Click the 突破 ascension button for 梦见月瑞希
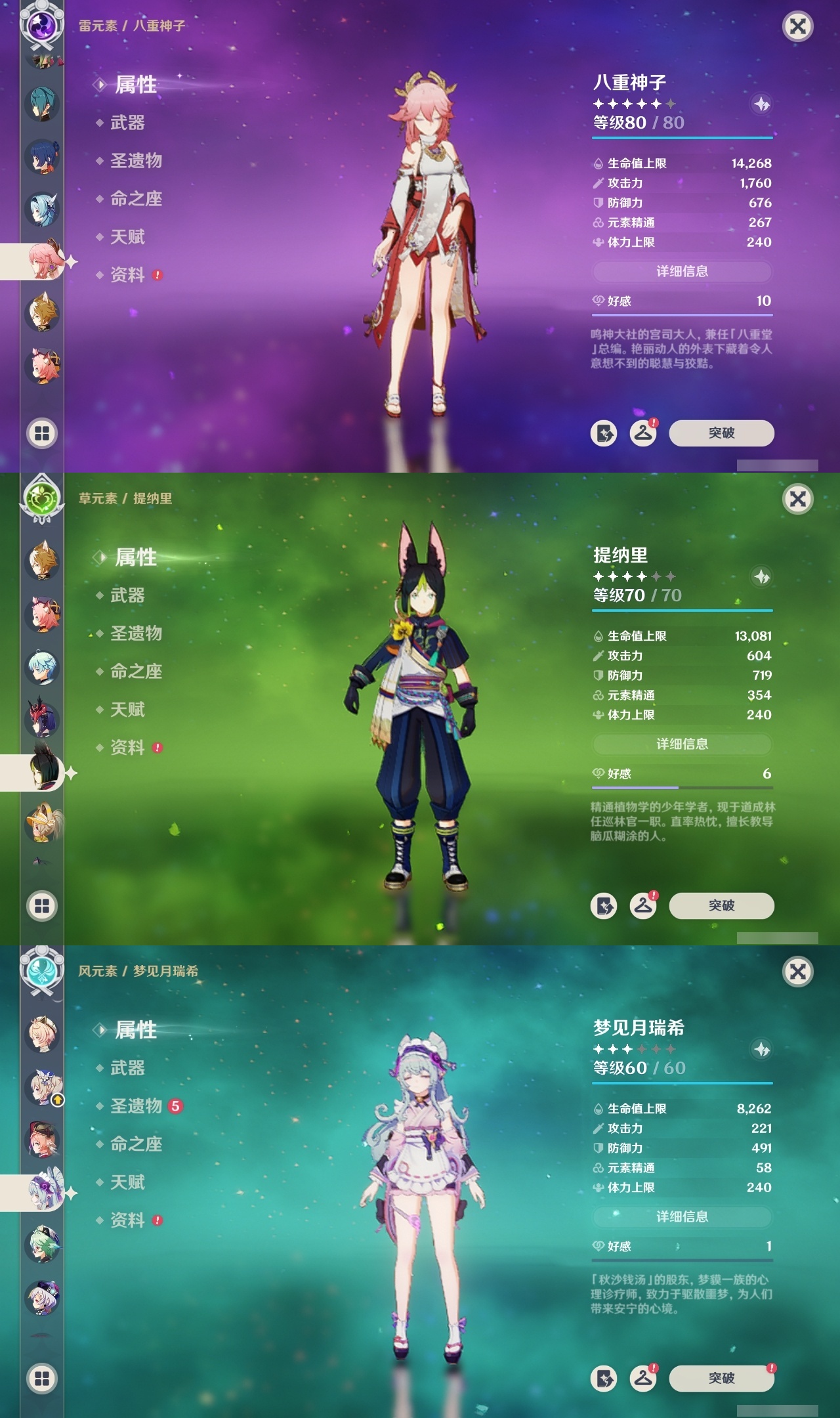Viewport: 840px width, 1418px height. [722, 1377]
